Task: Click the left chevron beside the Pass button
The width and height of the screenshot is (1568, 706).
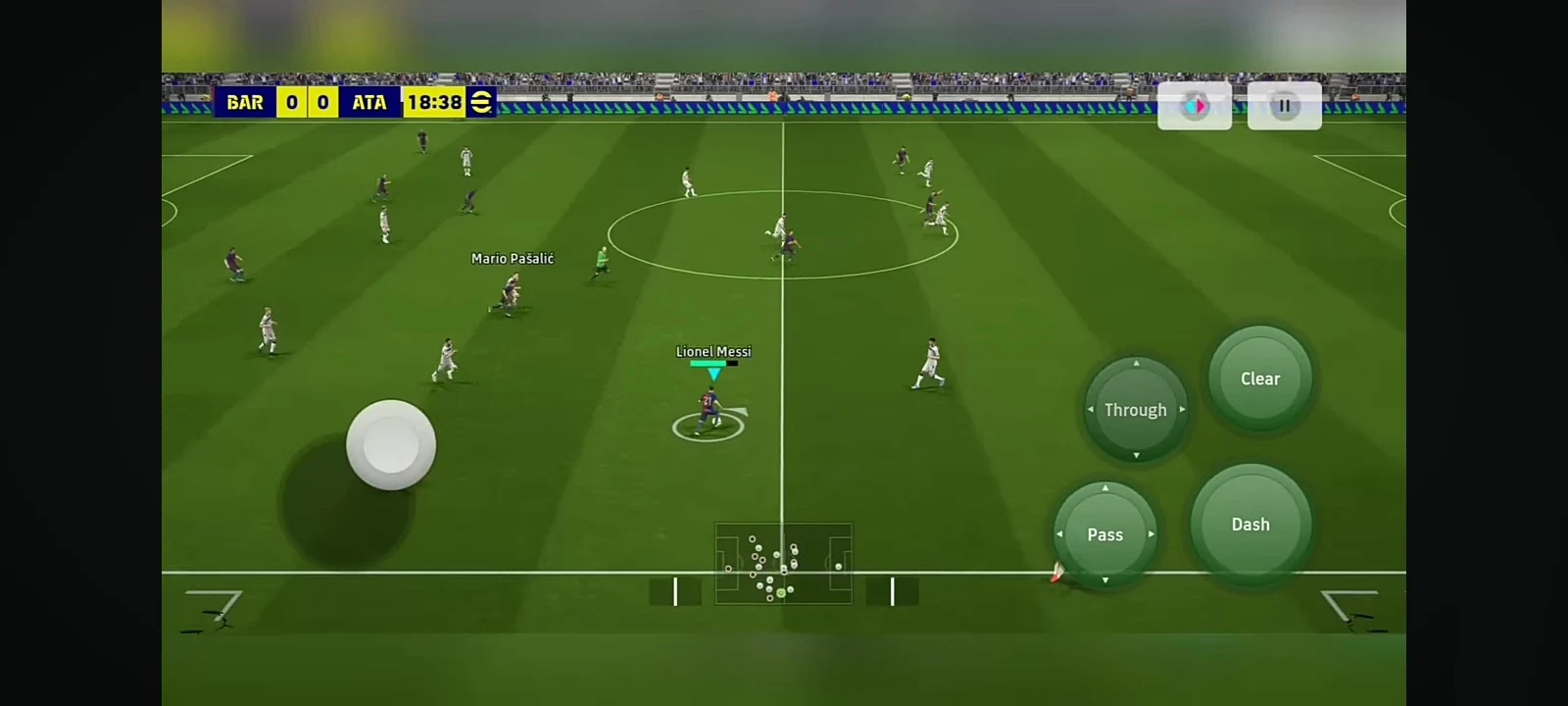Action: [x=1057, y=534]
